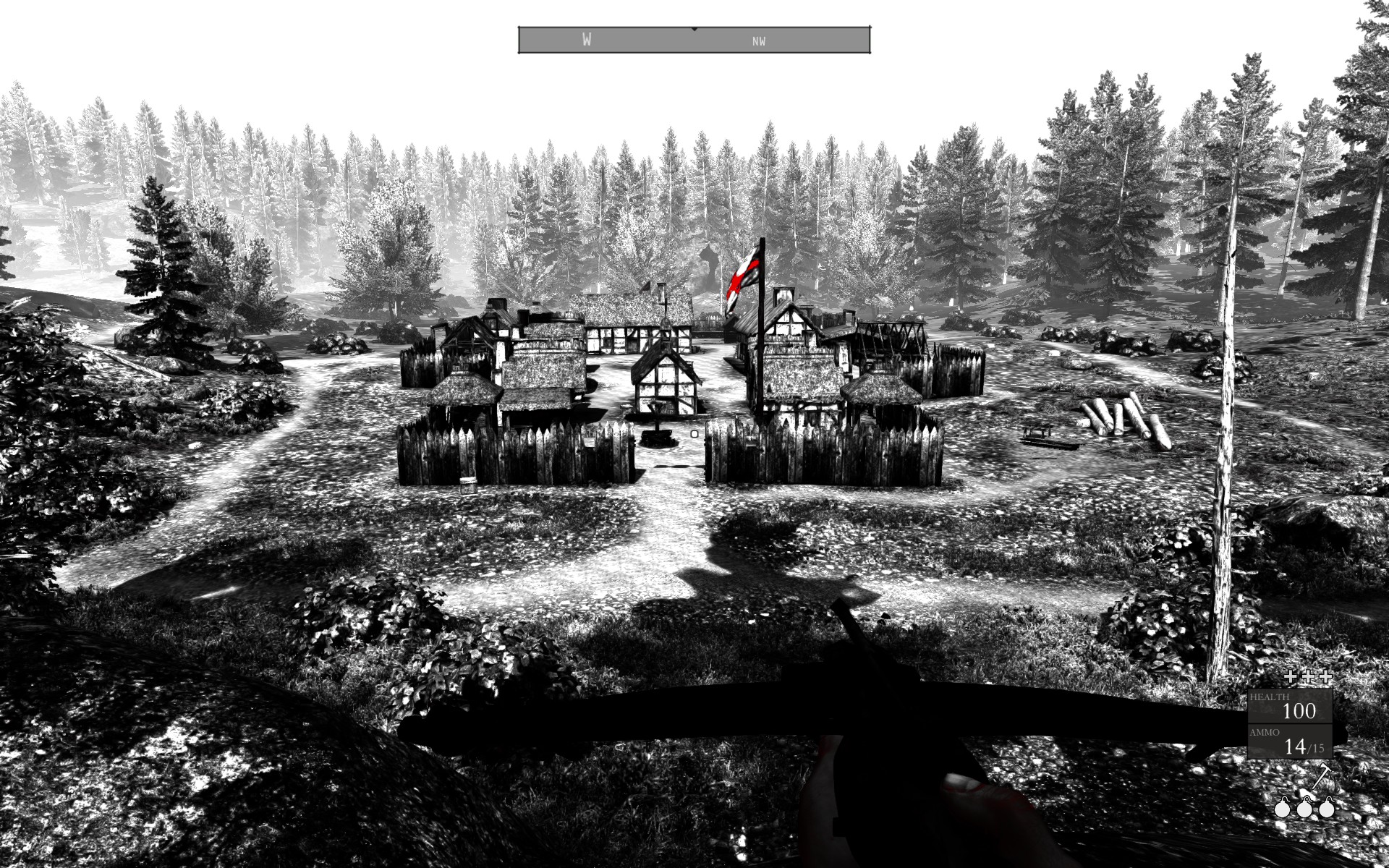
Task: Click the compass bar heading strip
Action: click(694, 41)
